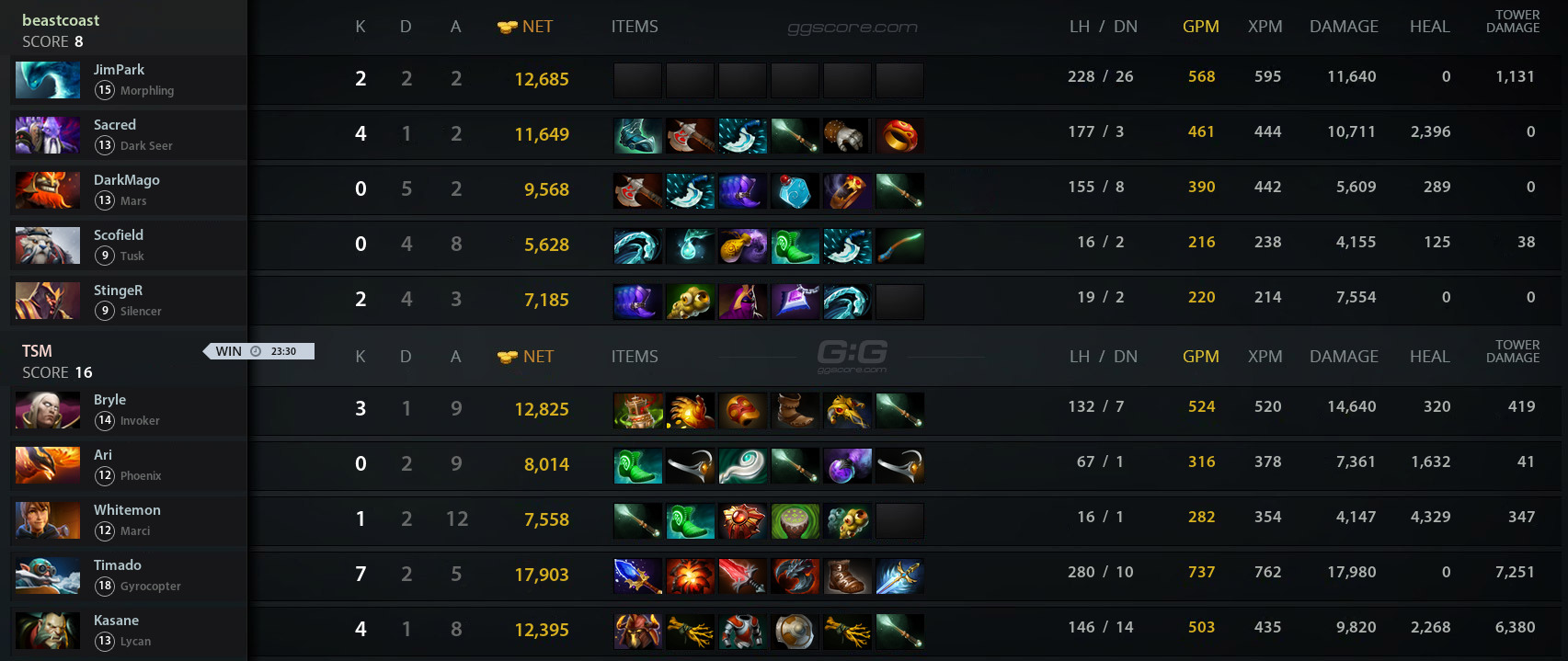Sort beastcoast table by GPM header

click(x=1200, y=27)
